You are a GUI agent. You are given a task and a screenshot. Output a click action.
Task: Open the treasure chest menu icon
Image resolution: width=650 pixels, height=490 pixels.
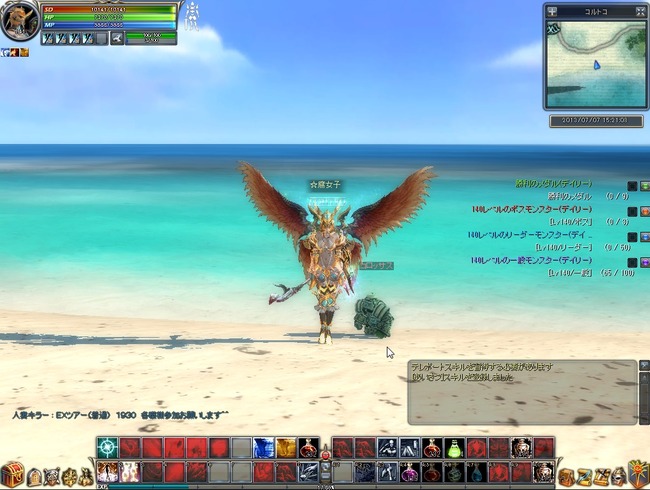[x=12, y=472]
